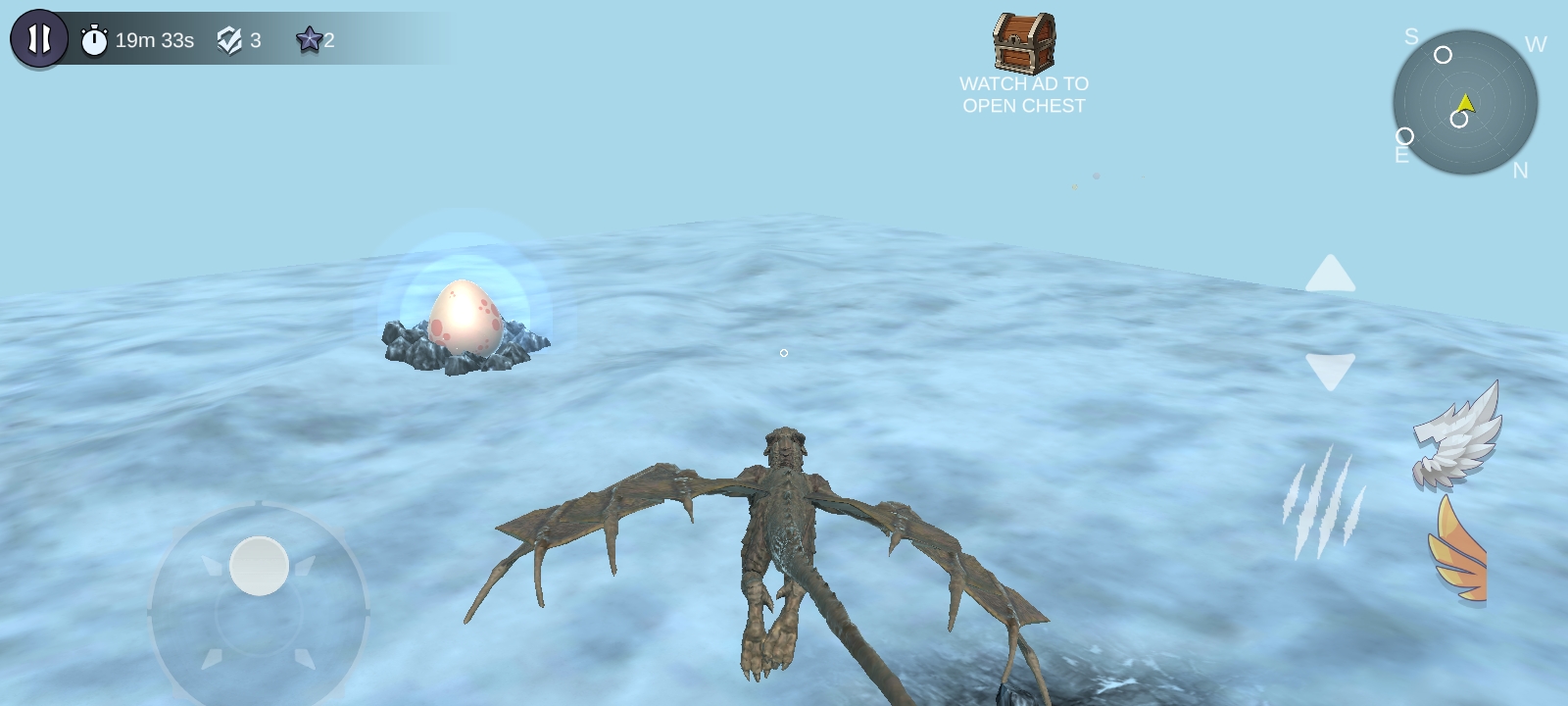Open the treasure chest ad reward
1568x706 pixels.
point(1024,44)
